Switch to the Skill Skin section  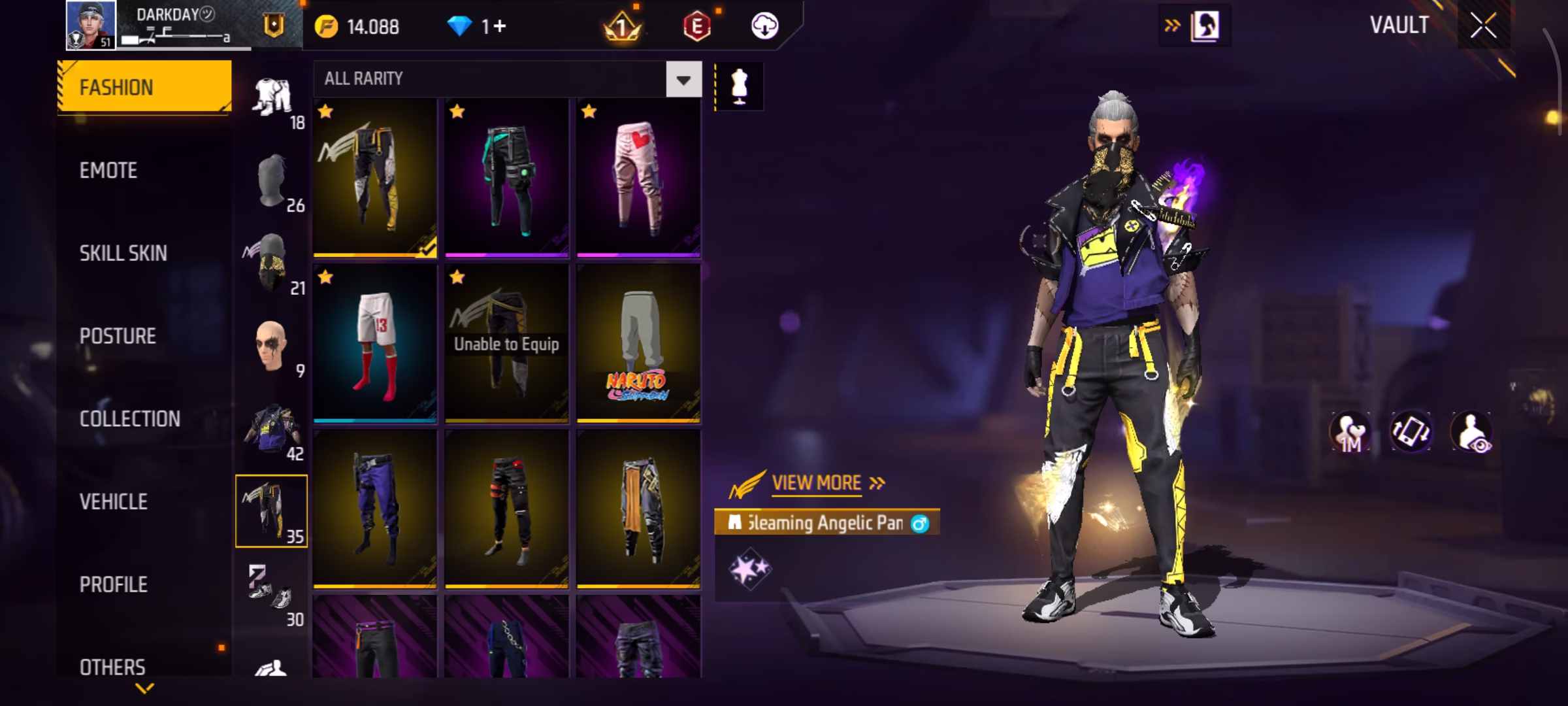(x=123, y=254)
